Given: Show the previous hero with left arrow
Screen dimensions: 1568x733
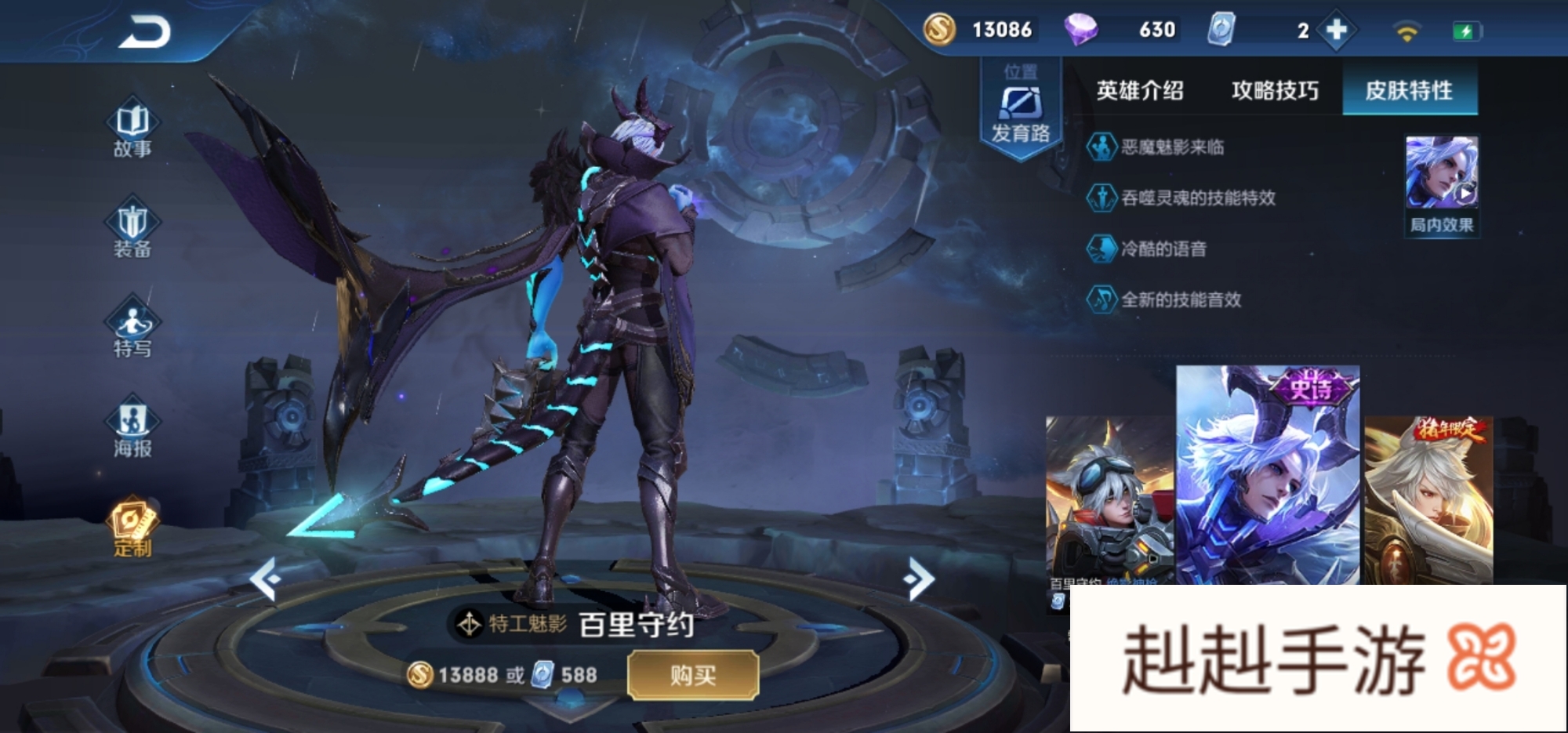Looking at the screenshot, I should pos(265,579).
